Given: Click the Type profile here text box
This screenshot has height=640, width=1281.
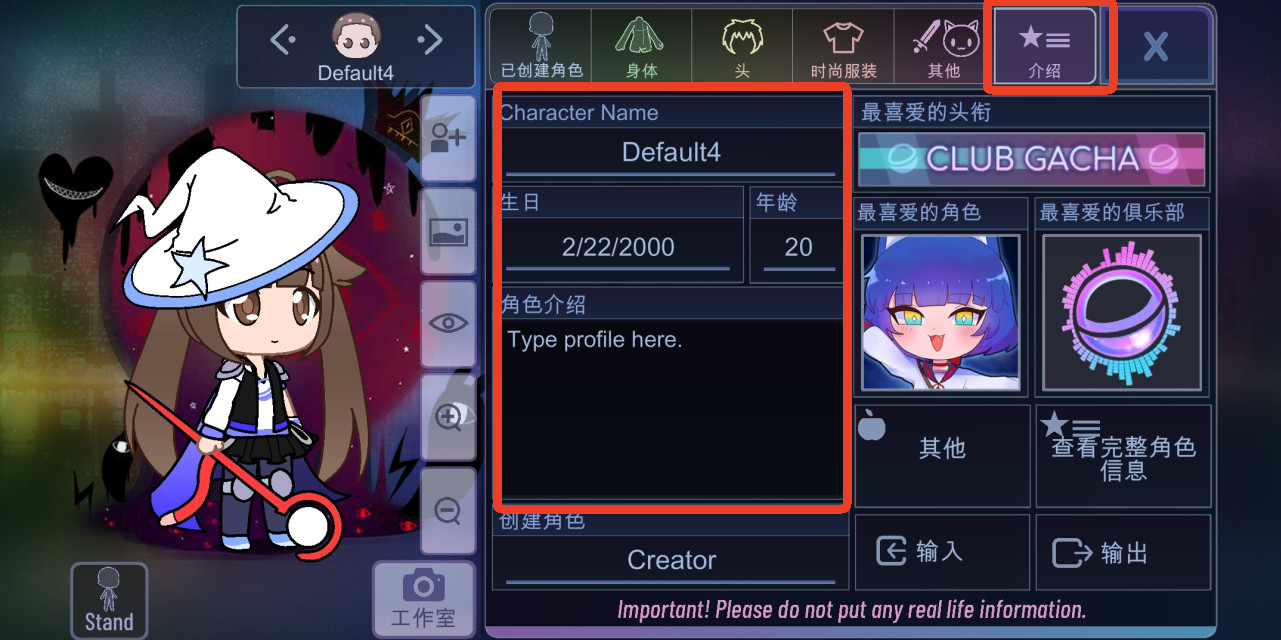Looking at the screenshot, I should click(x=671, y=410).
